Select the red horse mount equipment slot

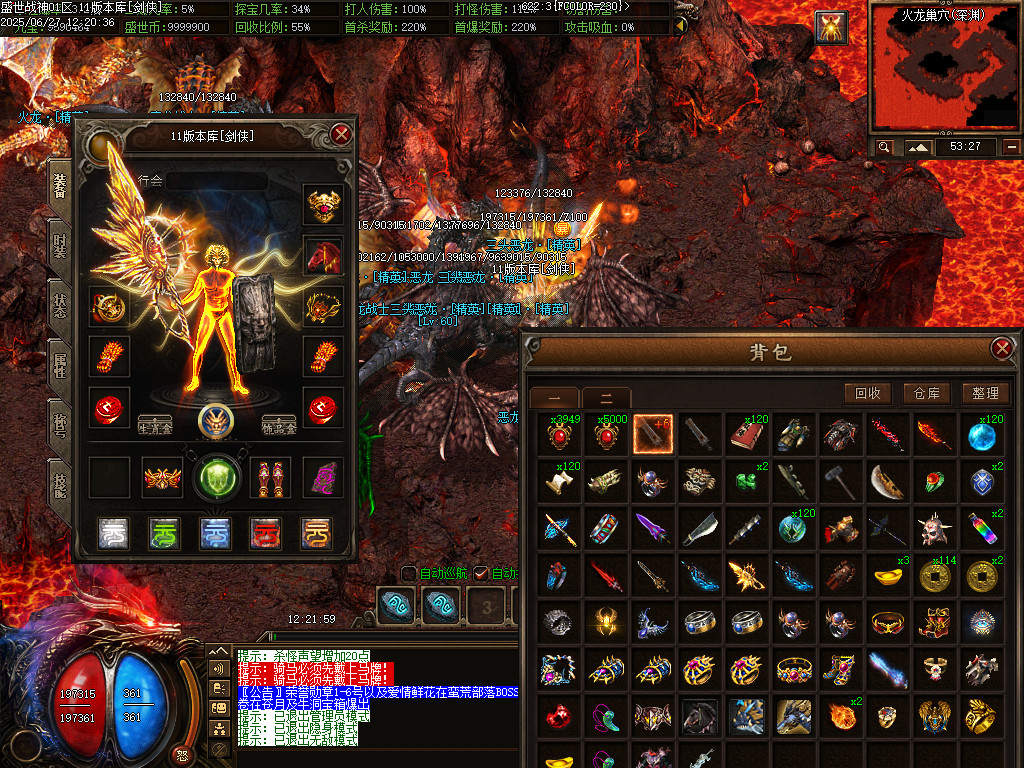[323, 256]
